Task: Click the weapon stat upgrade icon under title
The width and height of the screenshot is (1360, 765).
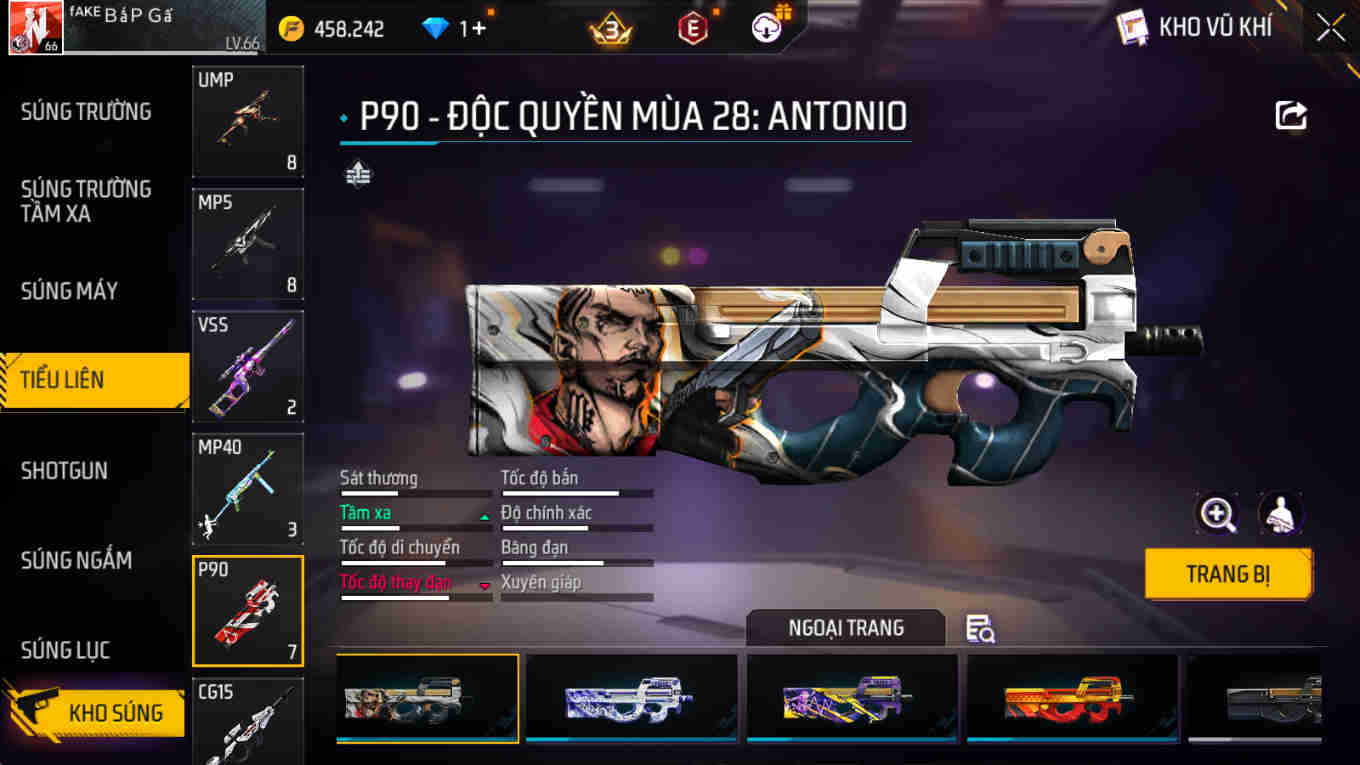Action: coord(357,173)
